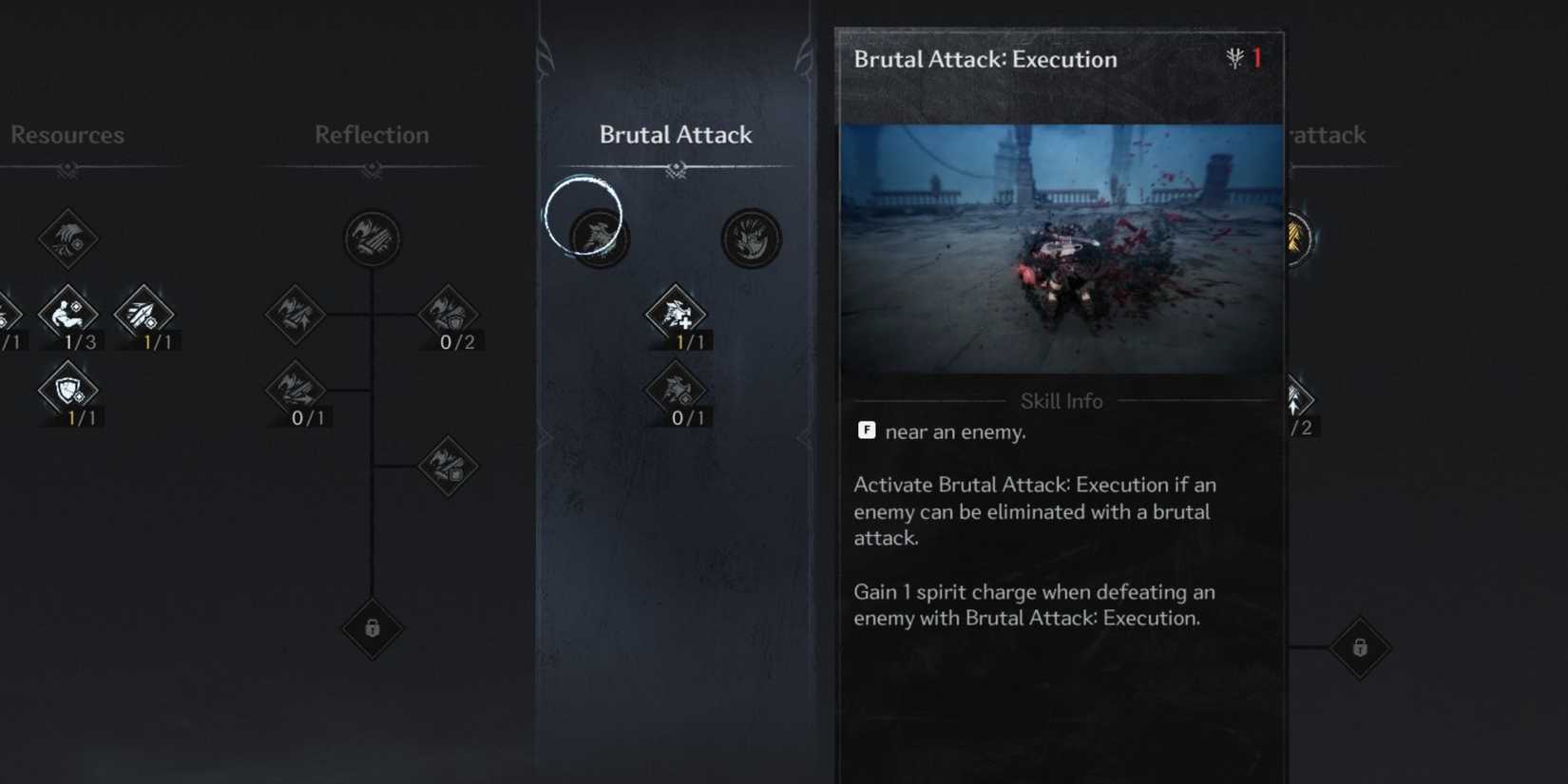This screenshot has height=784, width=1568.
Task: Open the Reflection tab
Action: [371, 135]
